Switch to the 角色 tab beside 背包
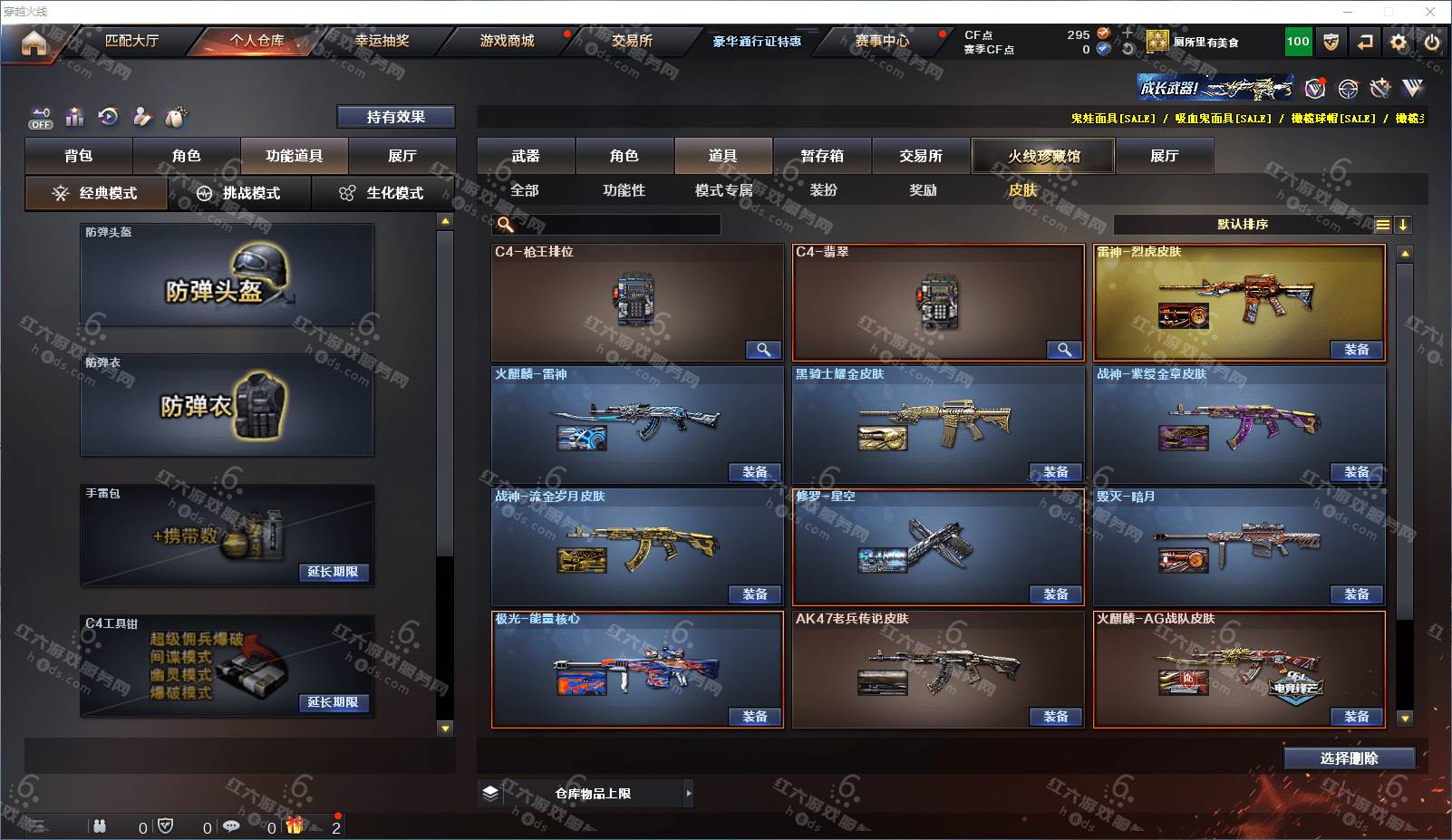 (x=186, y=156)
